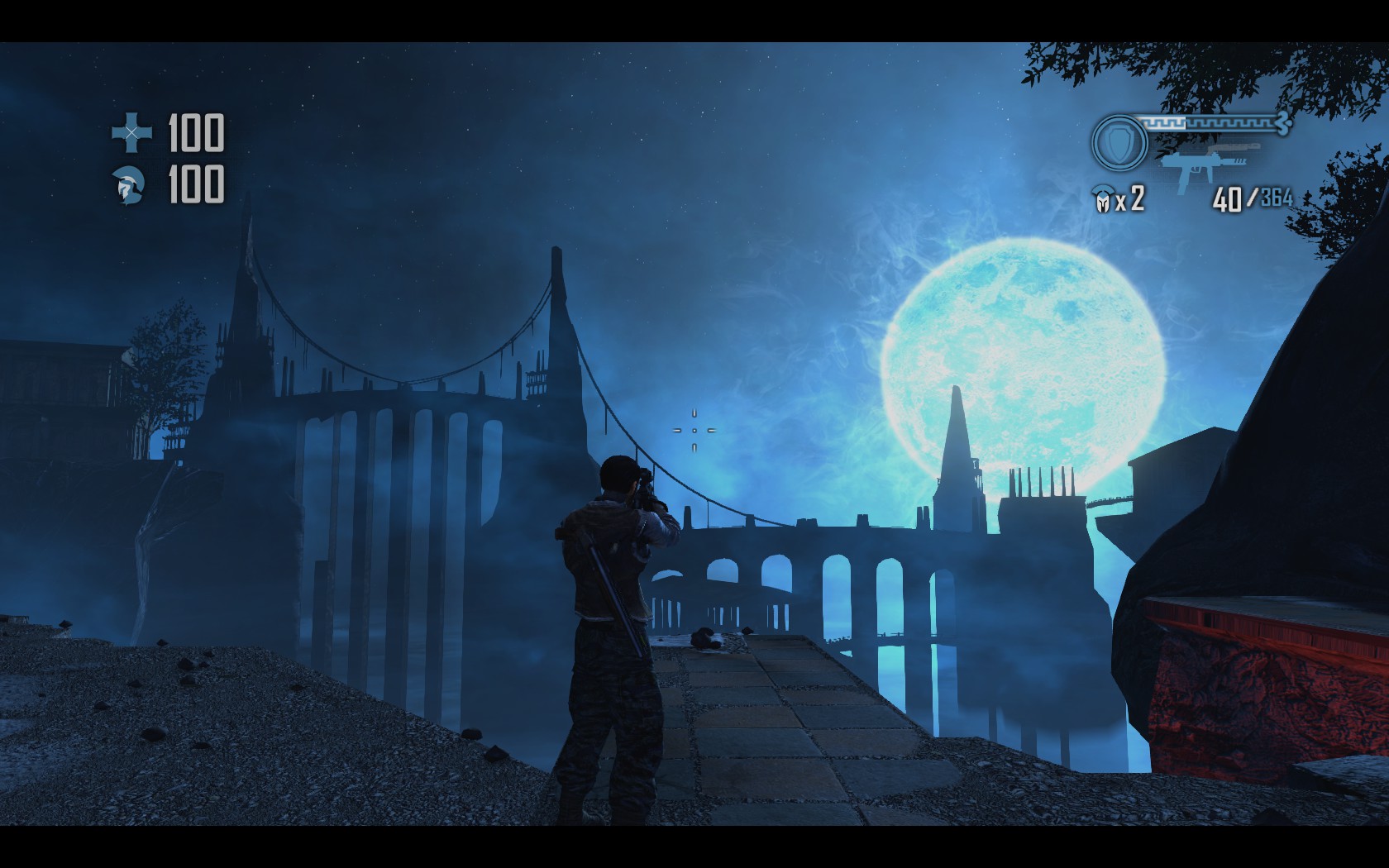Click the spartan helmet armor icon
The width and height of the screenshot is (1389, 868).
pos(131,184)
